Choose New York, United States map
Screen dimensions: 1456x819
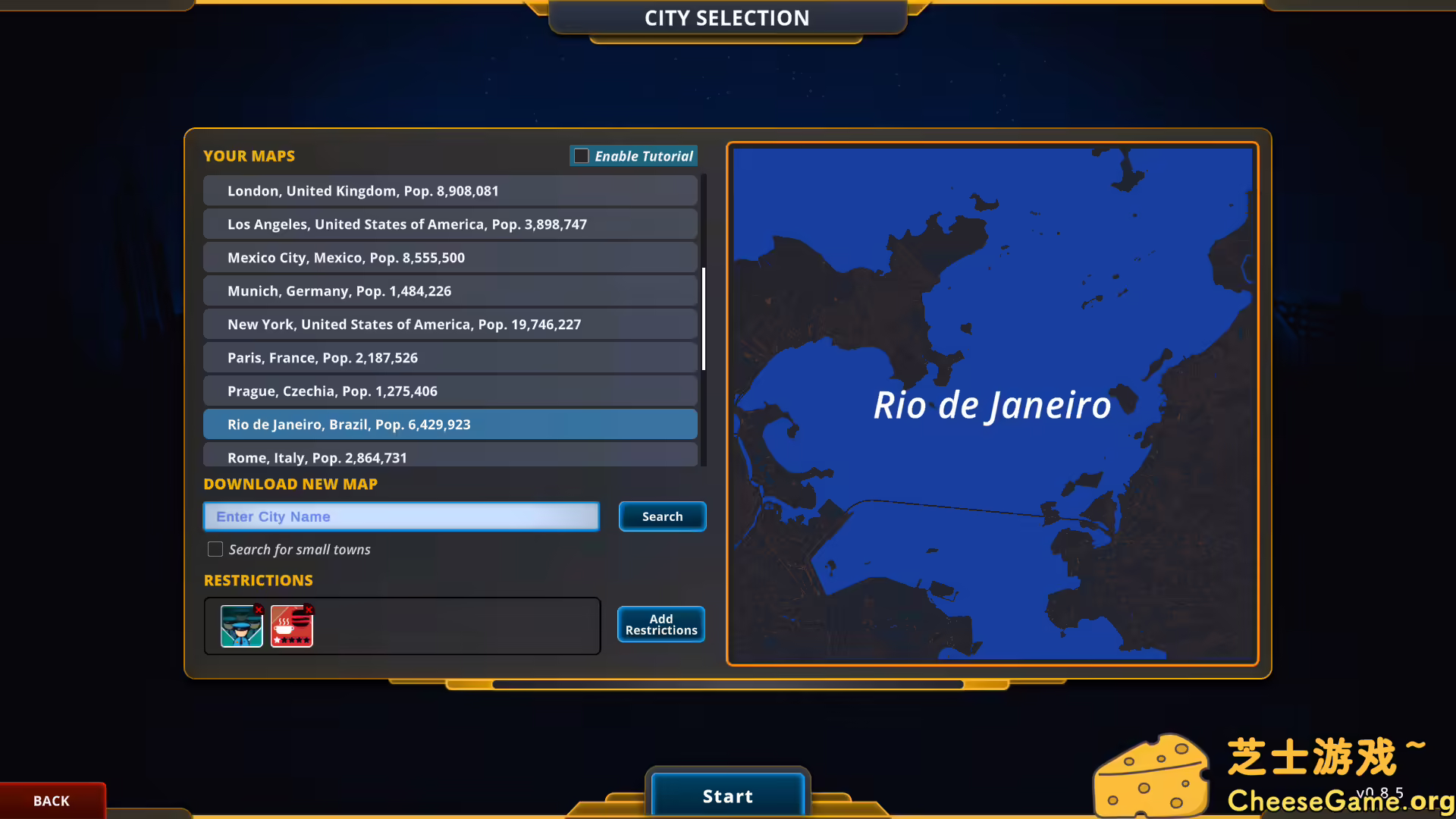click(x=450, y=324)
